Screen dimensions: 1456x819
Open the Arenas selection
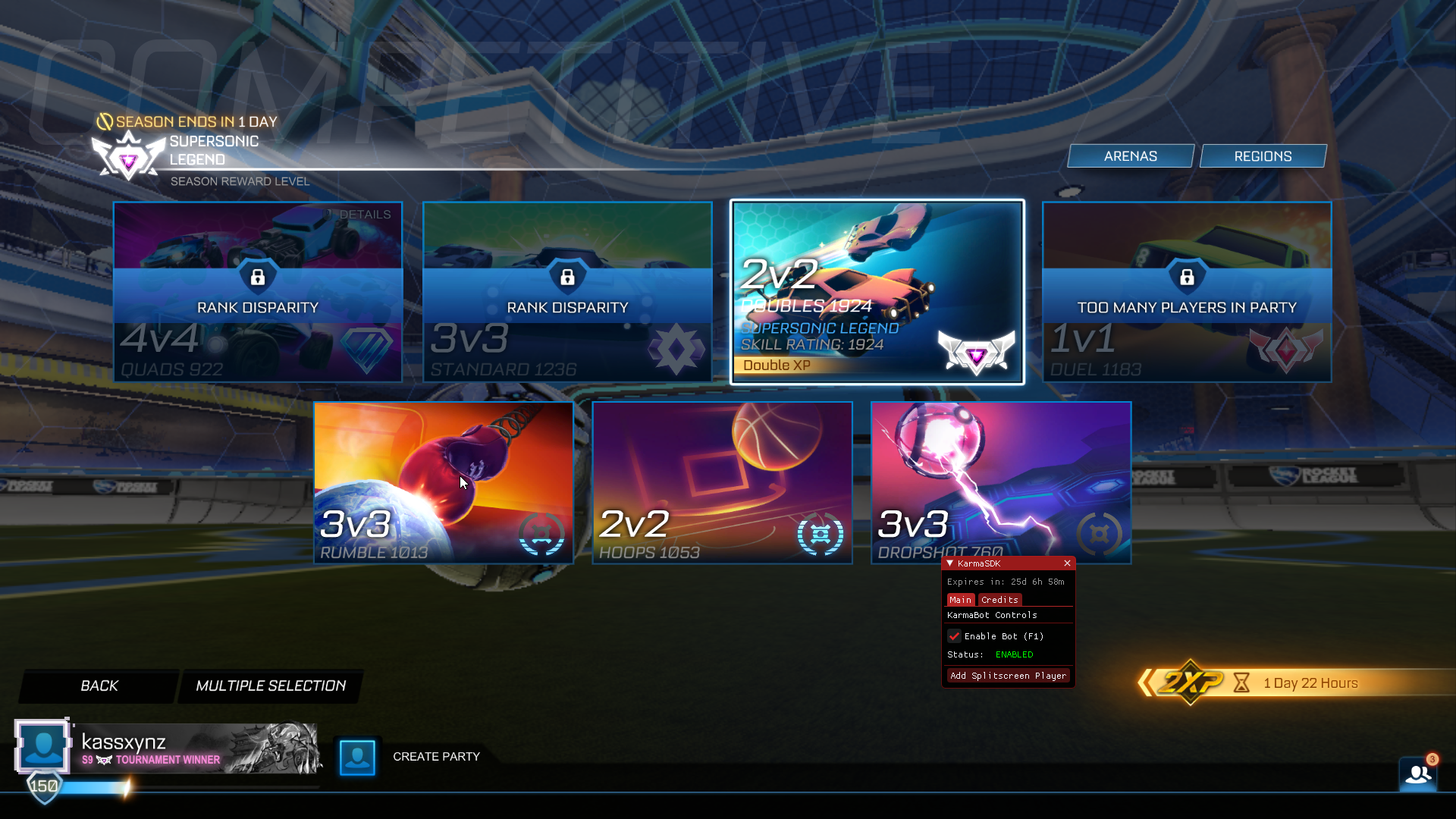click(1130, 156)
